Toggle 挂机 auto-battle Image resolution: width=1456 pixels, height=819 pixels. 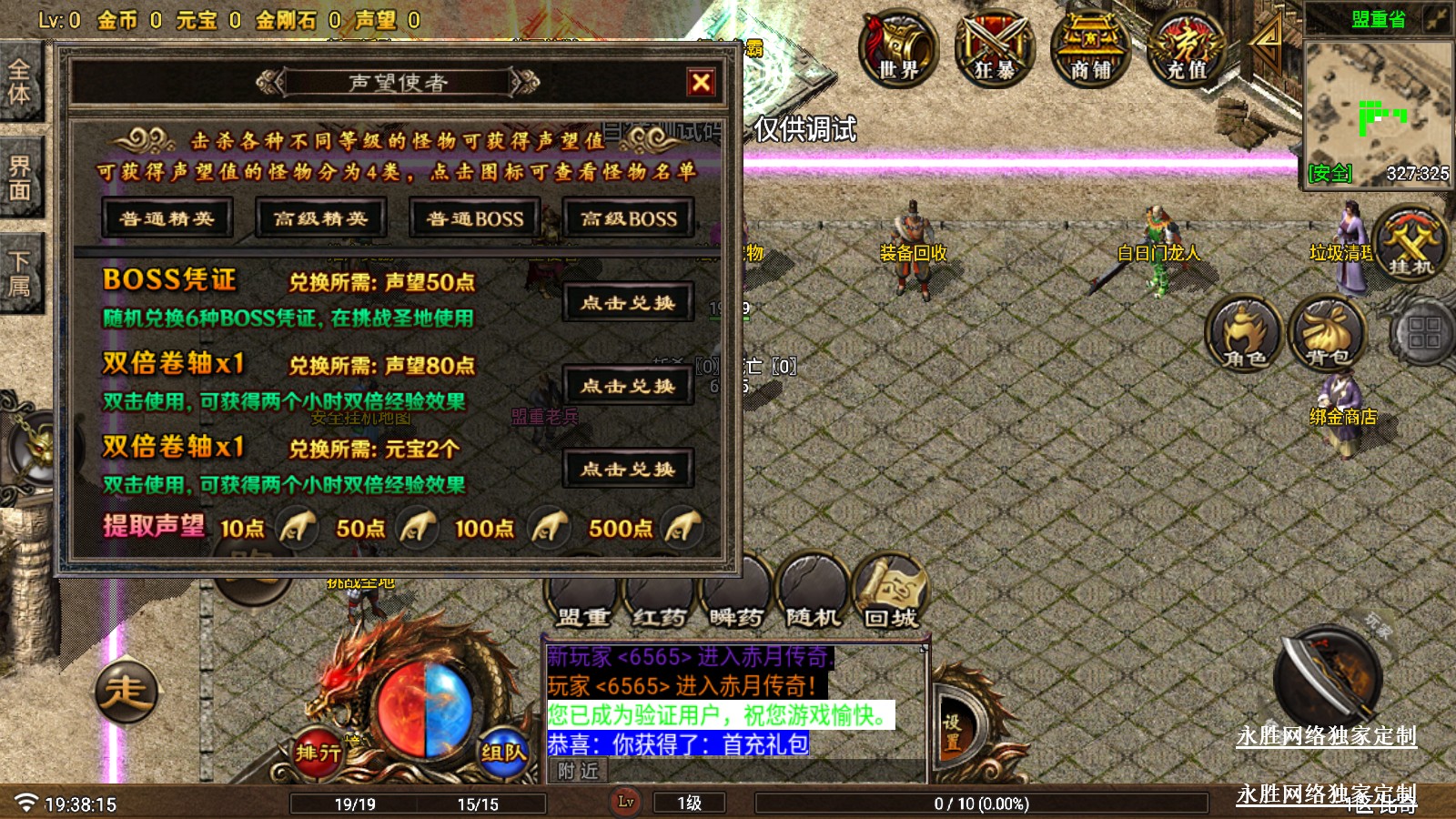pyautogui.click(x=1410, y=244)
